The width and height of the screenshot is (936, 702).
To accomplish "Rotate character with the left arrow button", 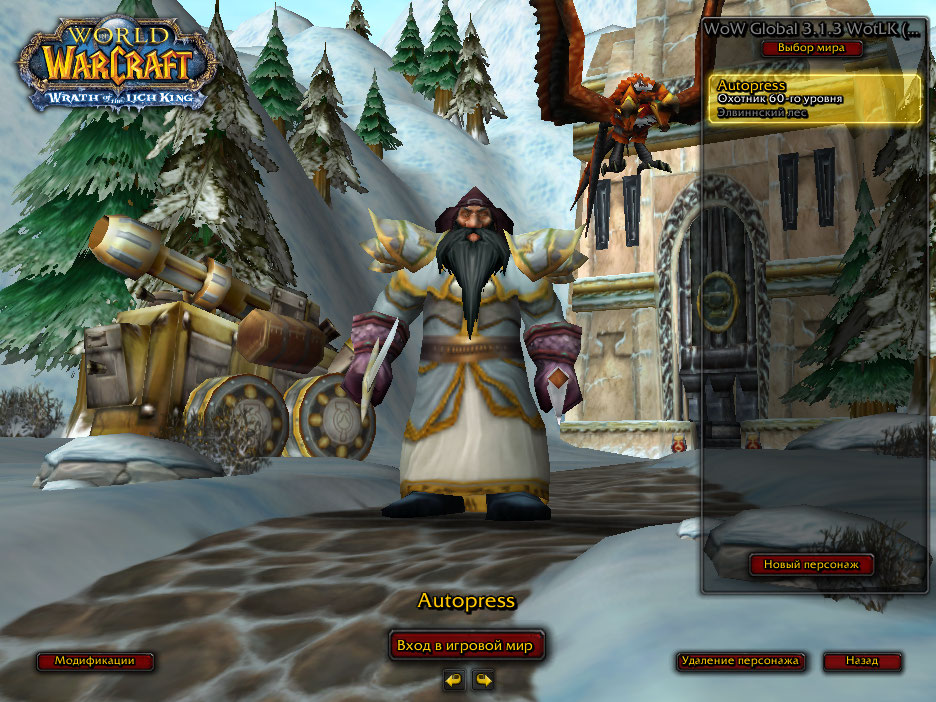I will (455, 680).
